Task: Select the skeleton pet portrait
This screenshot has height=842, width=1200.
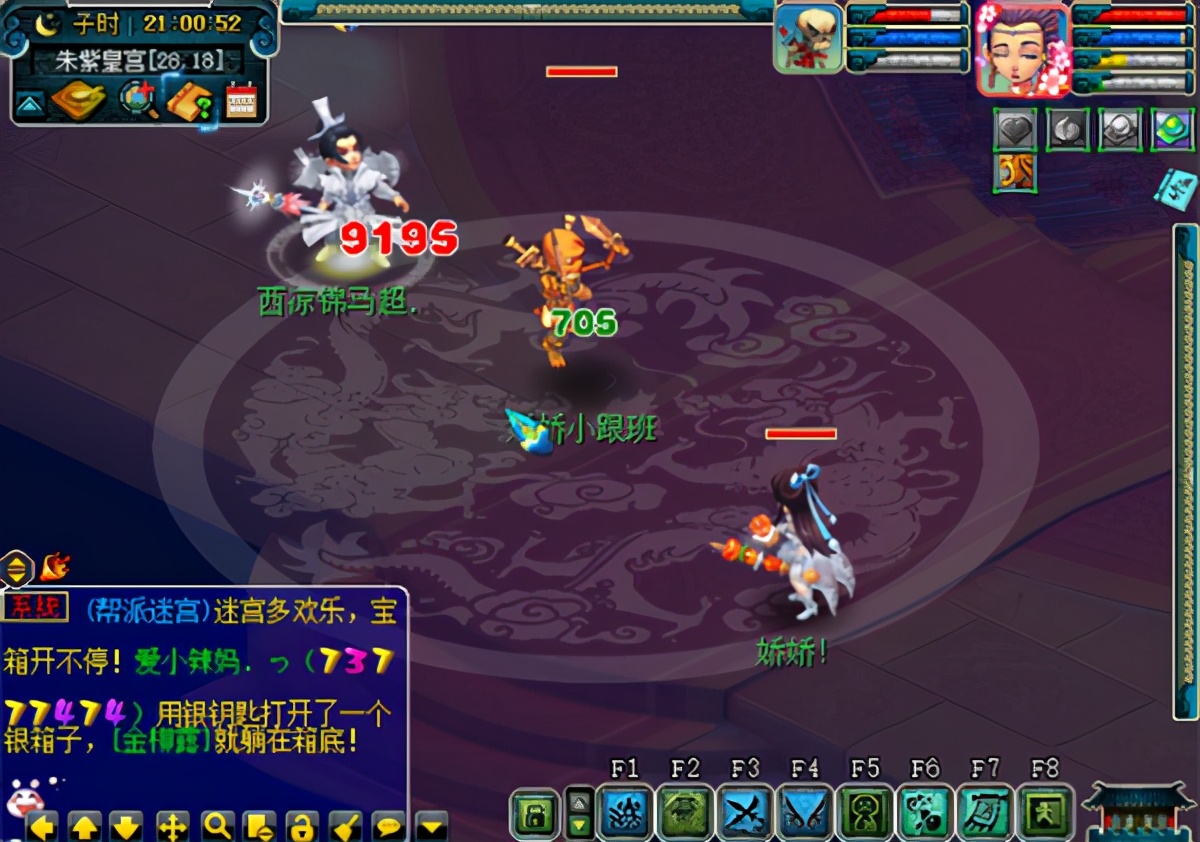Action: coord(808,39)
